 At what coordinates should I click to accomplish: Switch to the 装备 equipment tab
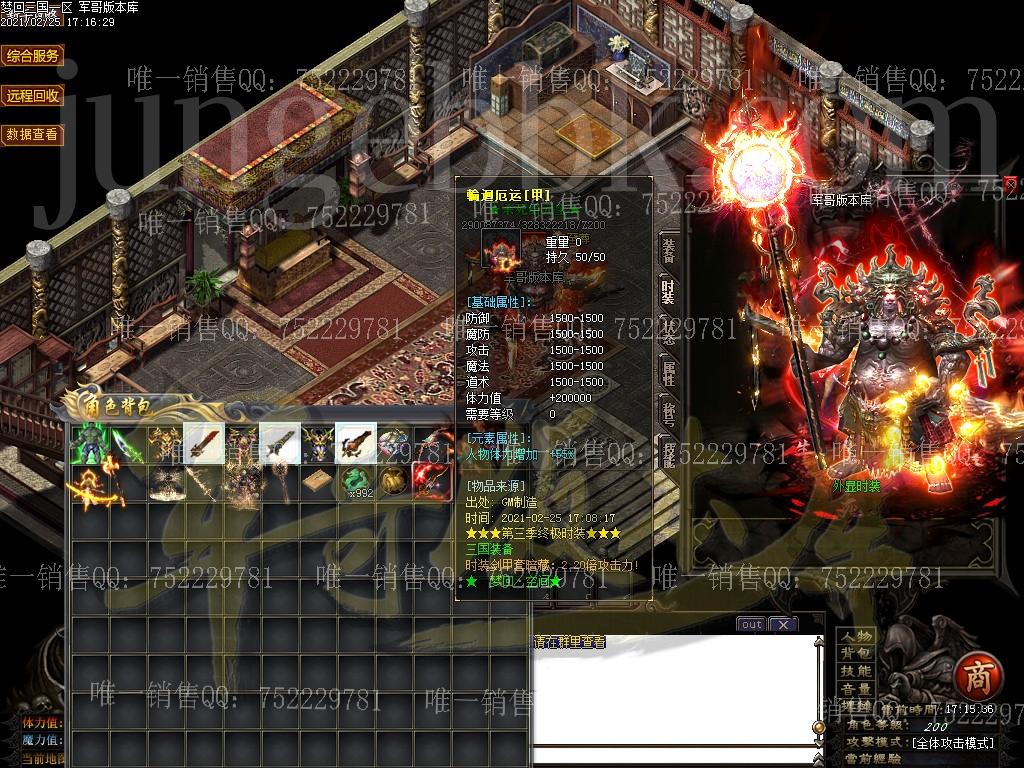coord(668,250)
